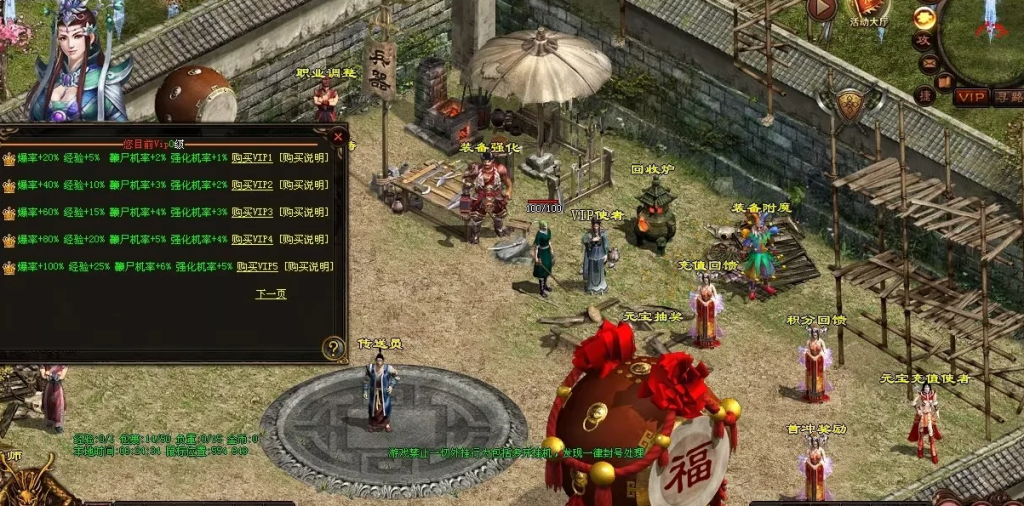
Task: Toggle the 攻 attack mode button
Action: (922, 41)
